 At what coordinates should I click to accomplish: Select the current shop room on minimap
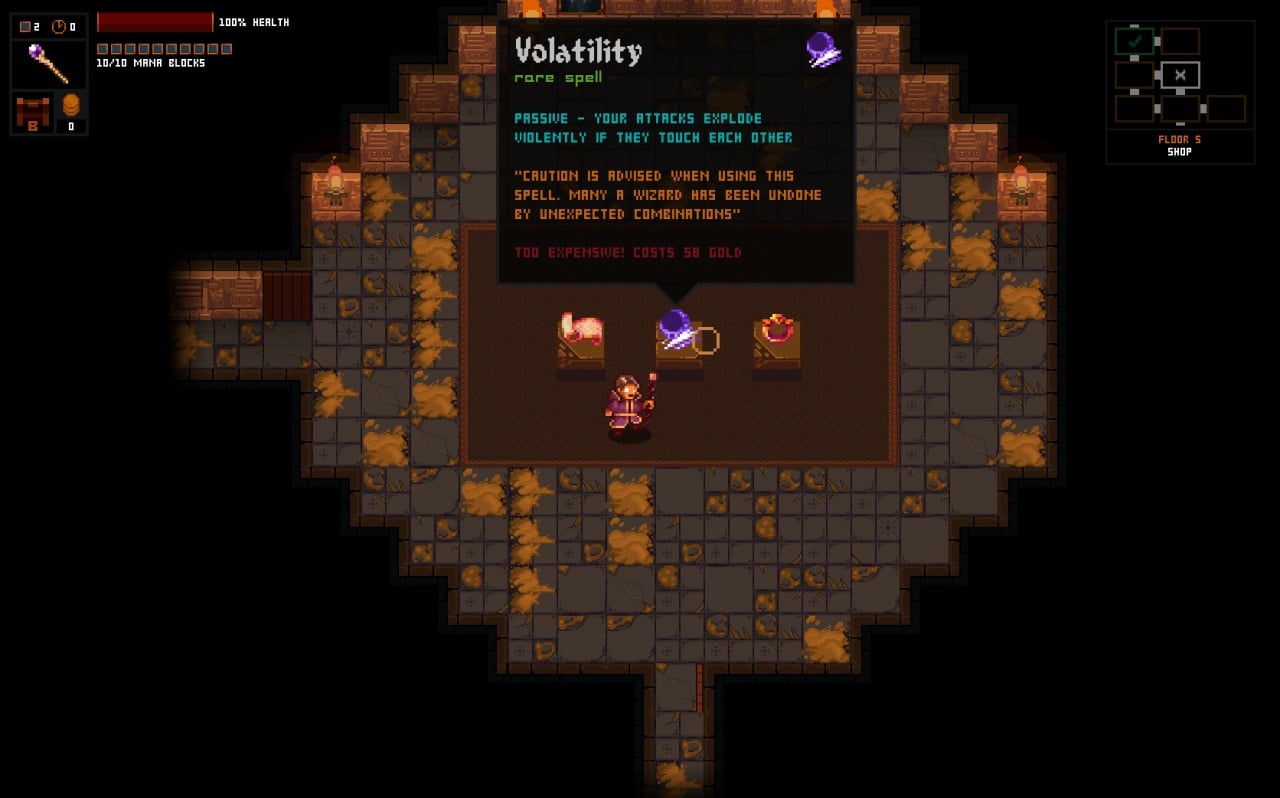tap(1180, 75)
